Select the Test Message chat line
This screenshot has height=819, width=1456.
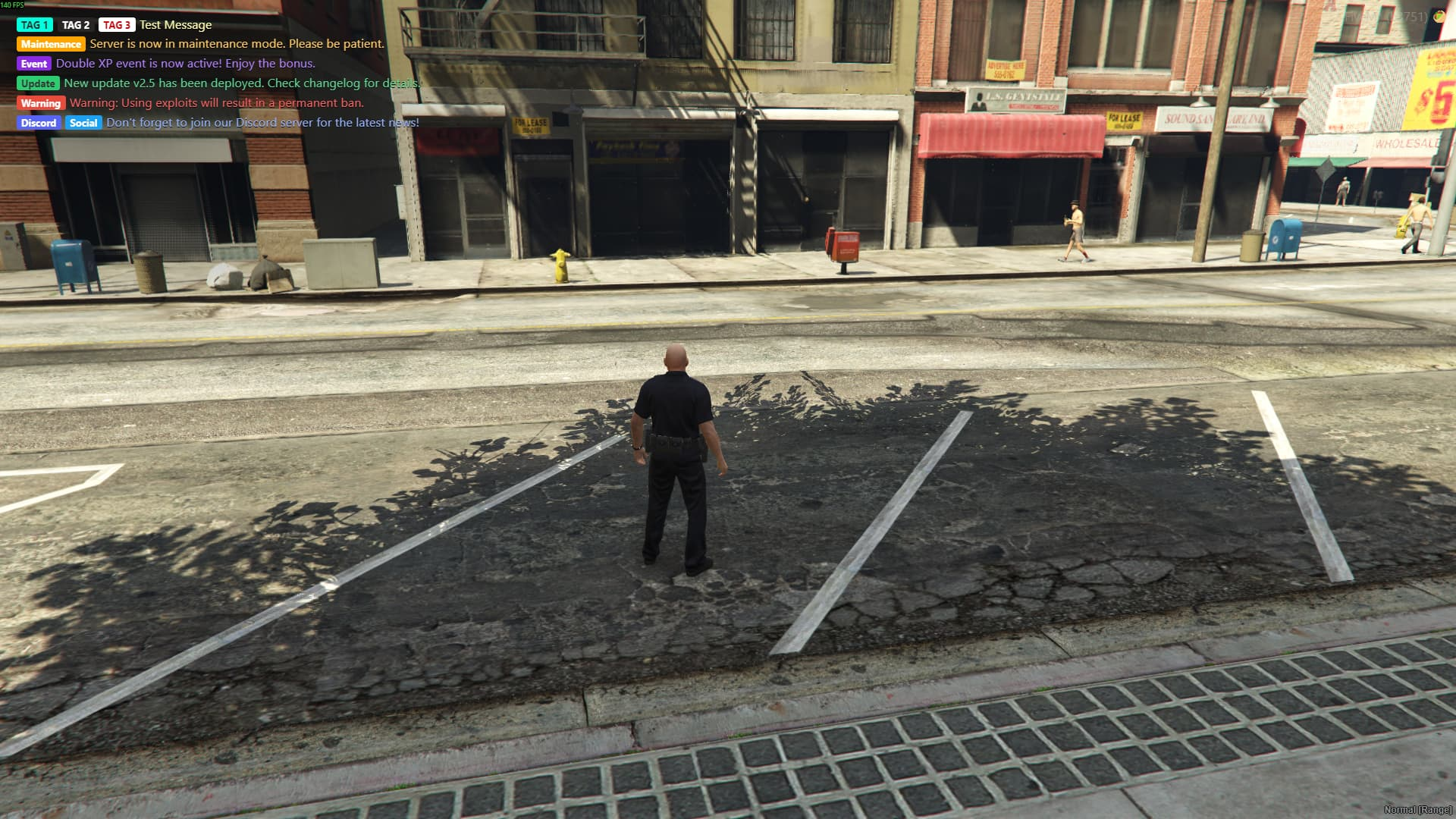click(175, 25)
